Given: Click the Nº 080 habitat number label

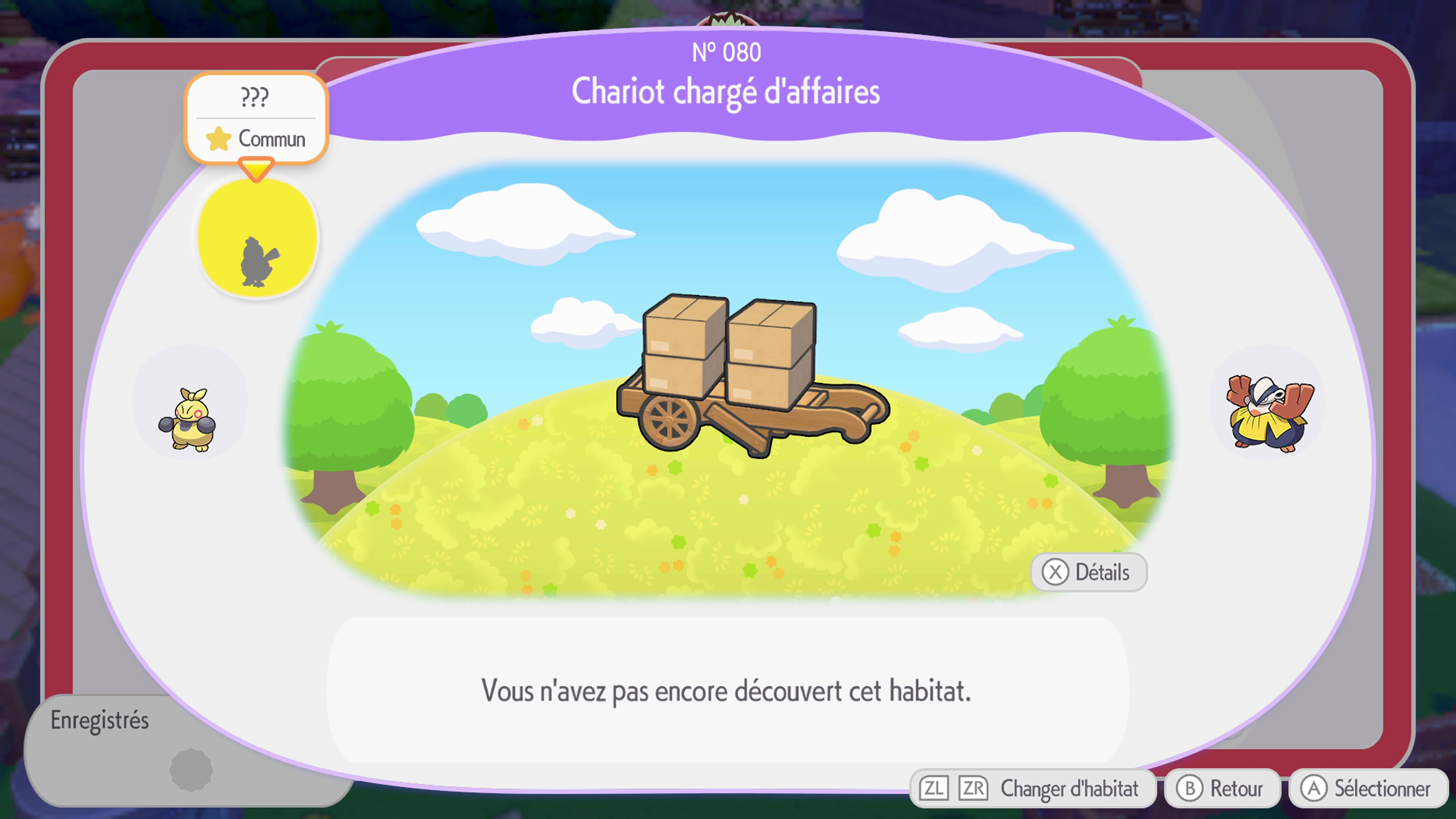Looking at the screenshot, I should [x=726, y=52].
